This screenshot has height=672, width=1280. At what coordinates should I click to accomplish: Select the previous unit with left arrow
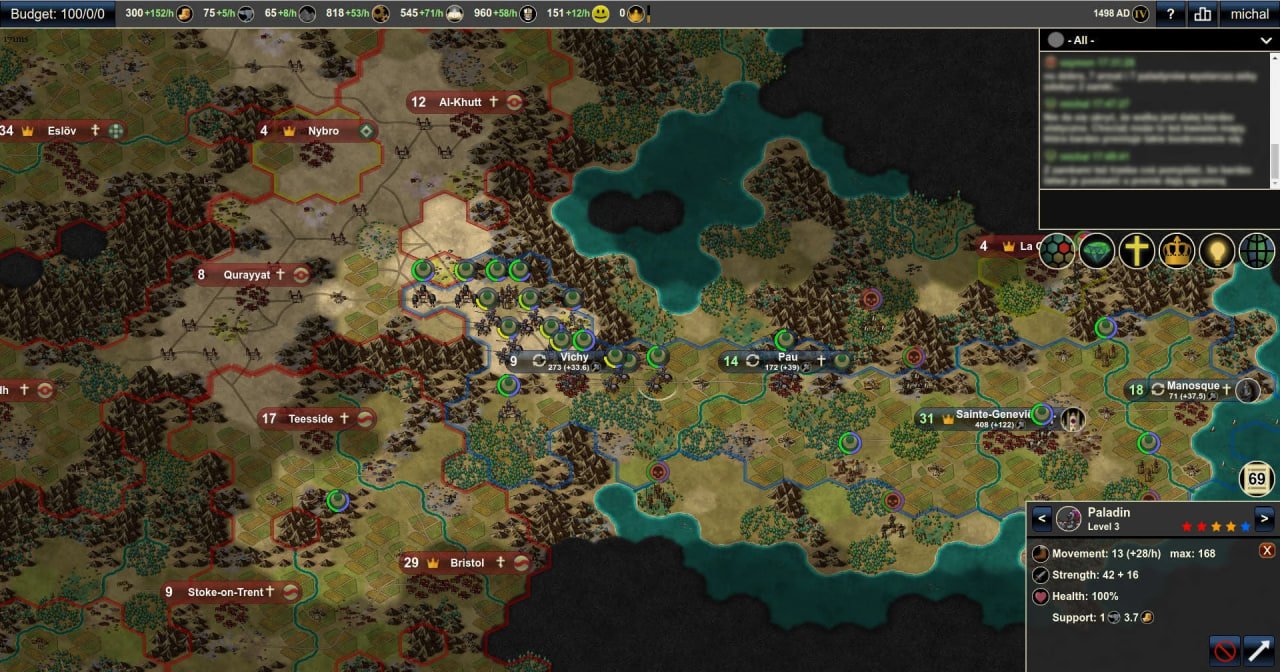(1041, 518)
